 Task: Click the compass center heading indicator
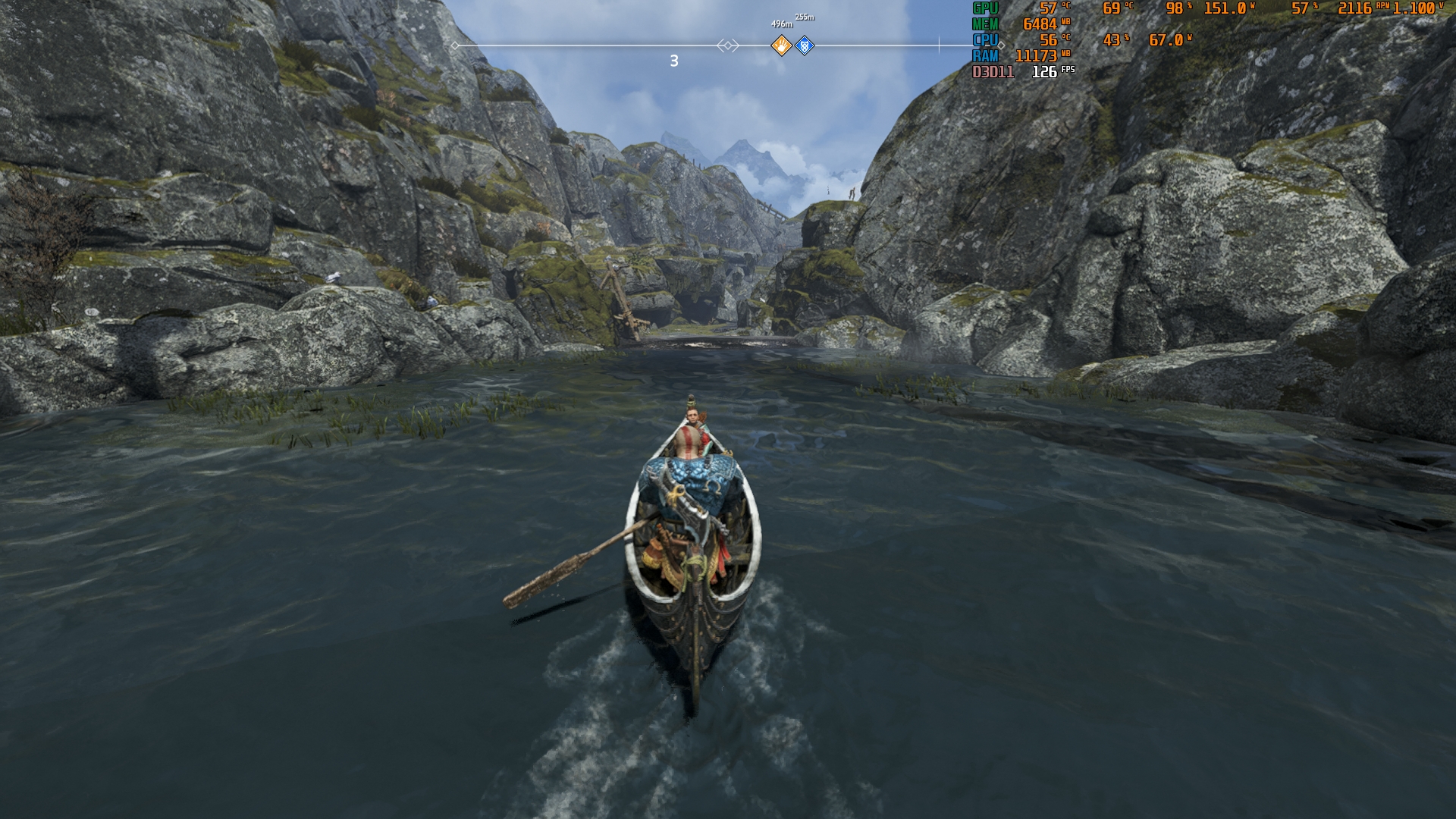727,46
